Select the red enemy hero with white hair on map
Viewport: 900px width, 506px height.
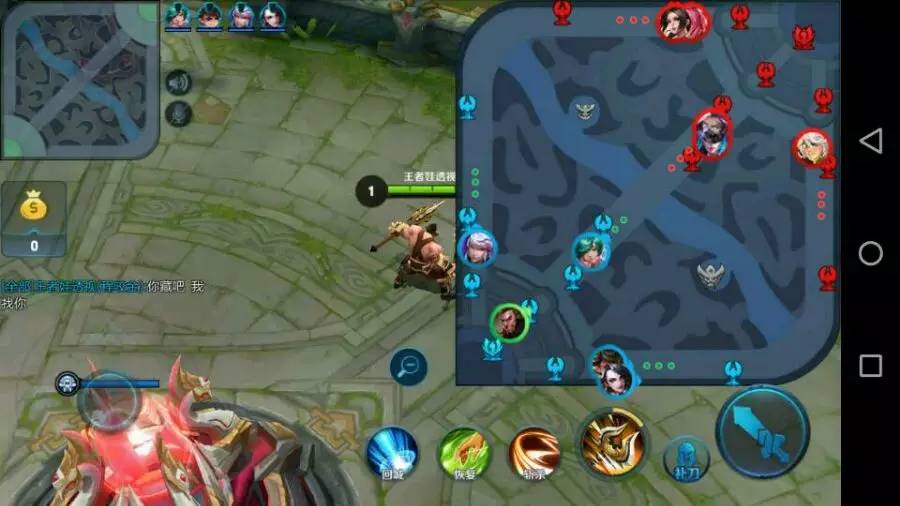click(x=811, y=148)
